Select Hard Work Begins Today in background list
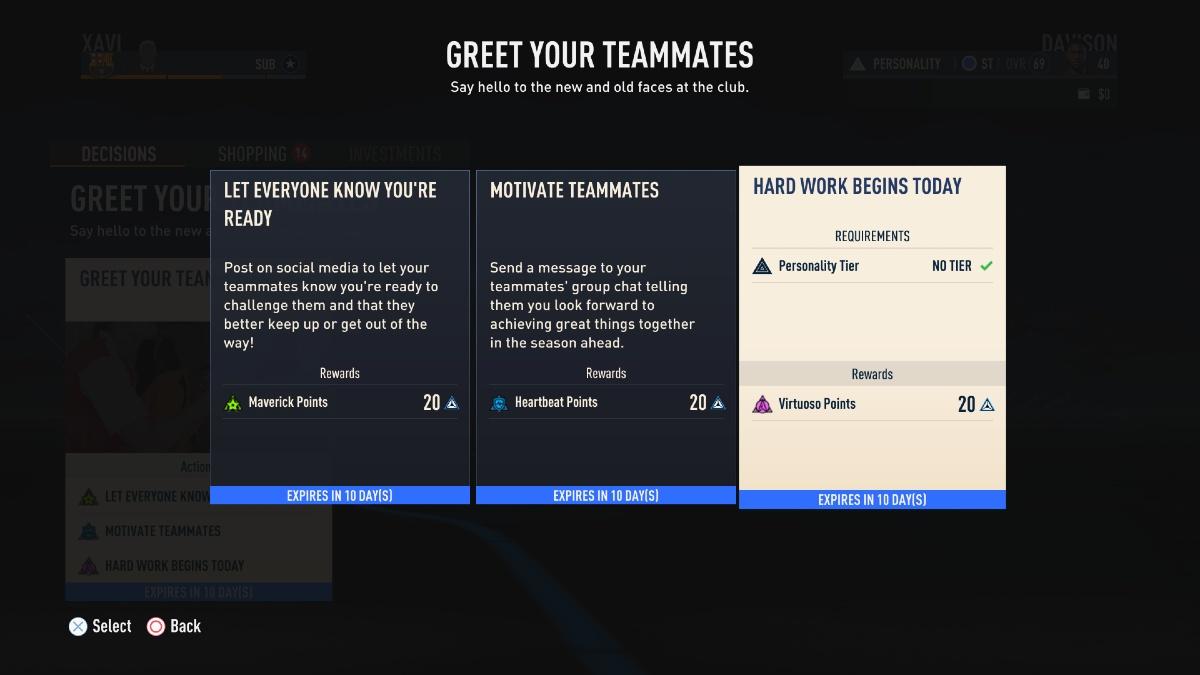 [174, 565]
